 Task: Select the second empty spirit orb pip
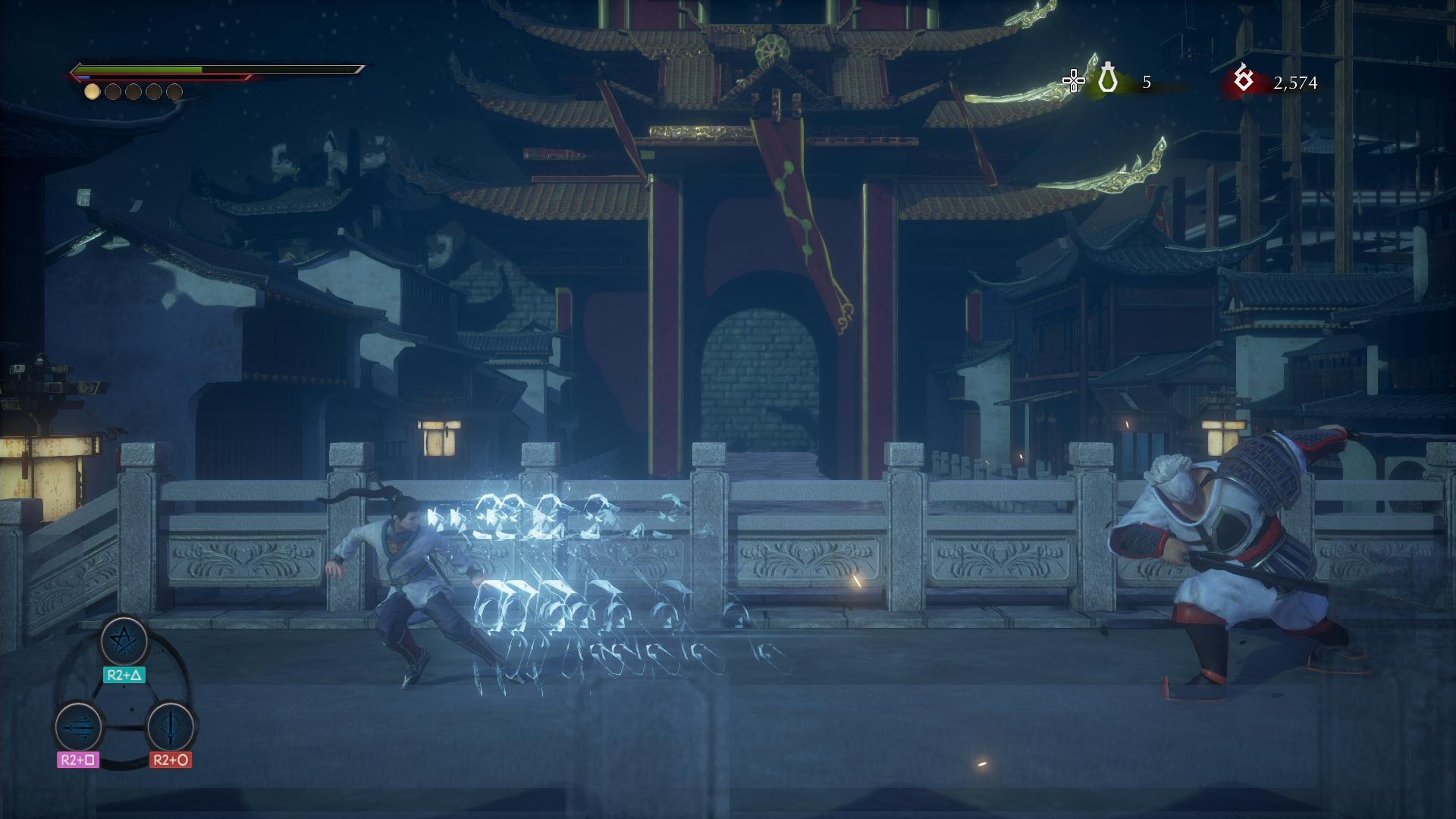[113, 93]
